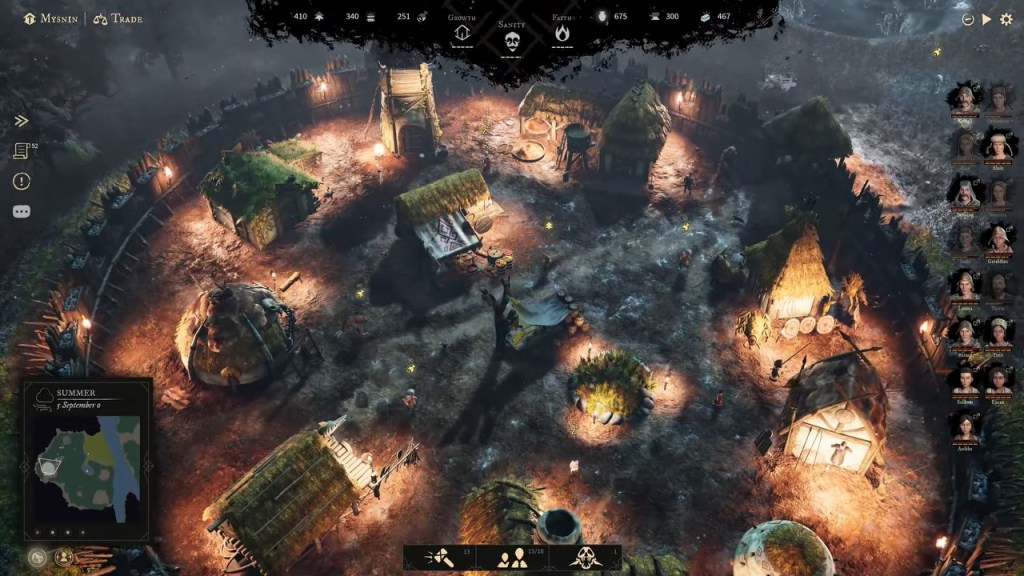The width and height of the screenshot is (1024, 576).
Task: Select the Faith flame icon
Action: [x=562, y=33]
